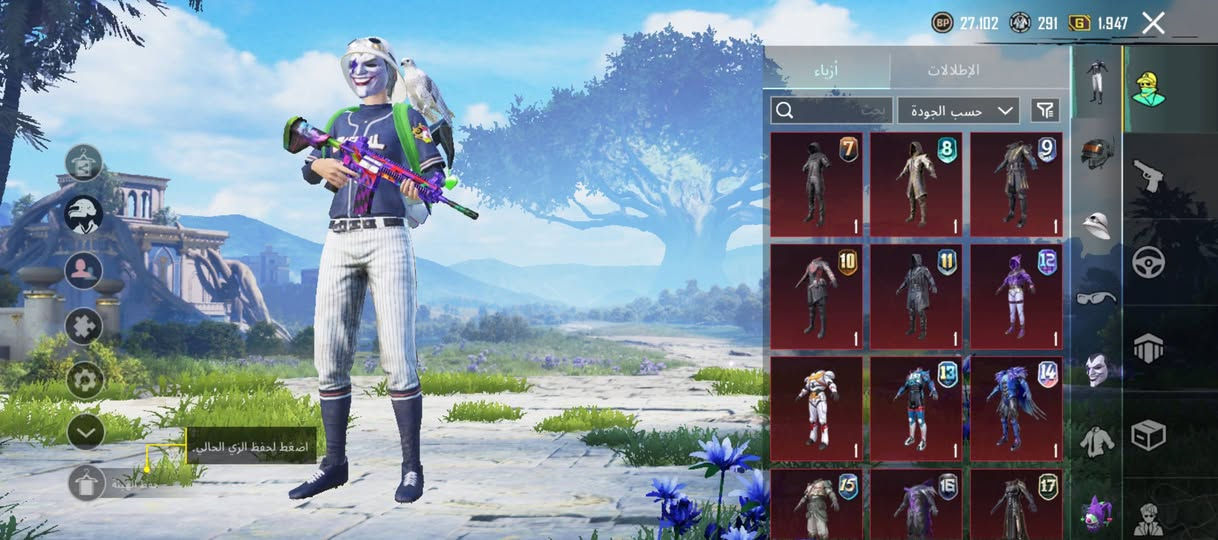Select the hooded outfit with badge 8

(x=916, y=184)
